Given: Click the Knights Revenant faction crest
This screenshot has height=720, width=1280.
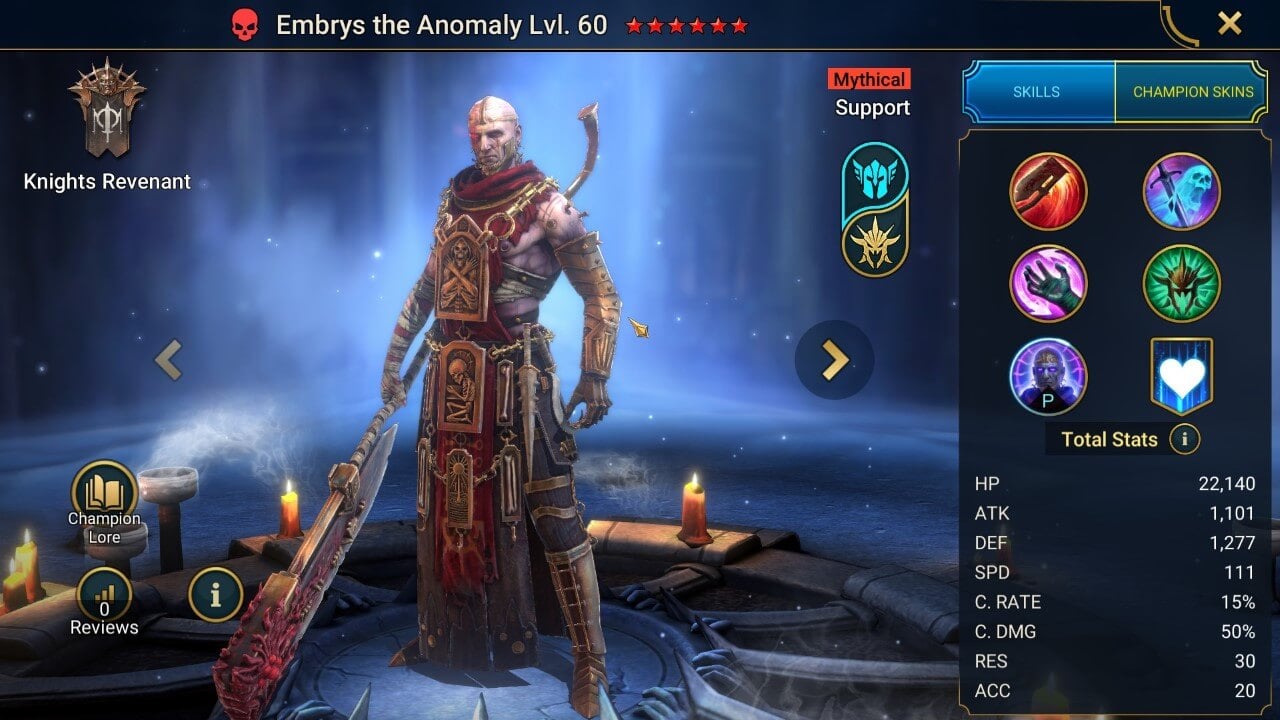Looking at the screenshot, I should coord(106,110).
